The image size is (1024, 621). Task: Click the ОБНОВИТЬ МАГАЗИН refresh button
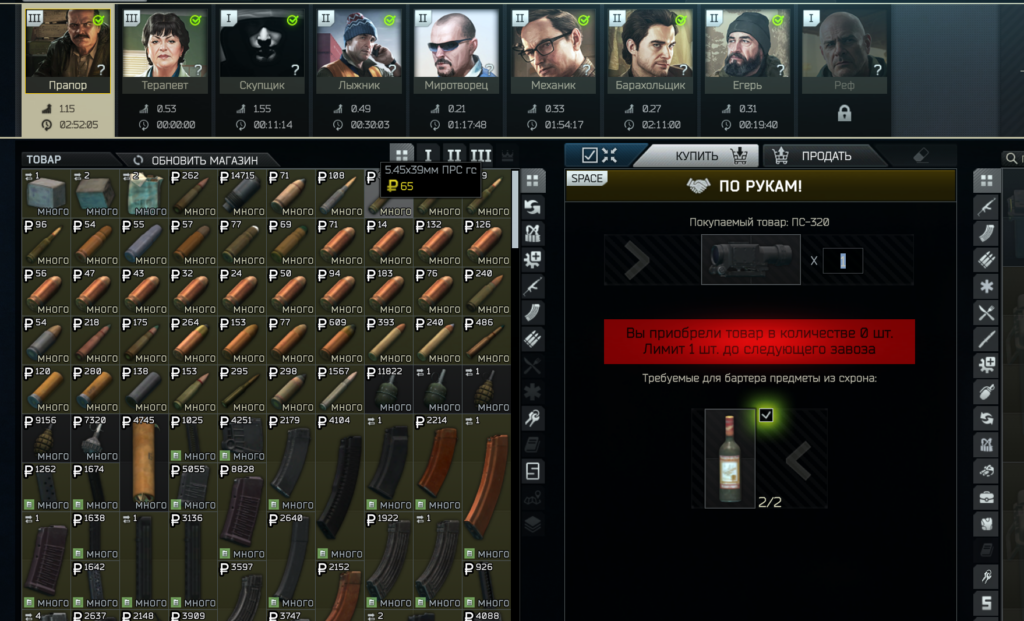[x=195, y=160]
